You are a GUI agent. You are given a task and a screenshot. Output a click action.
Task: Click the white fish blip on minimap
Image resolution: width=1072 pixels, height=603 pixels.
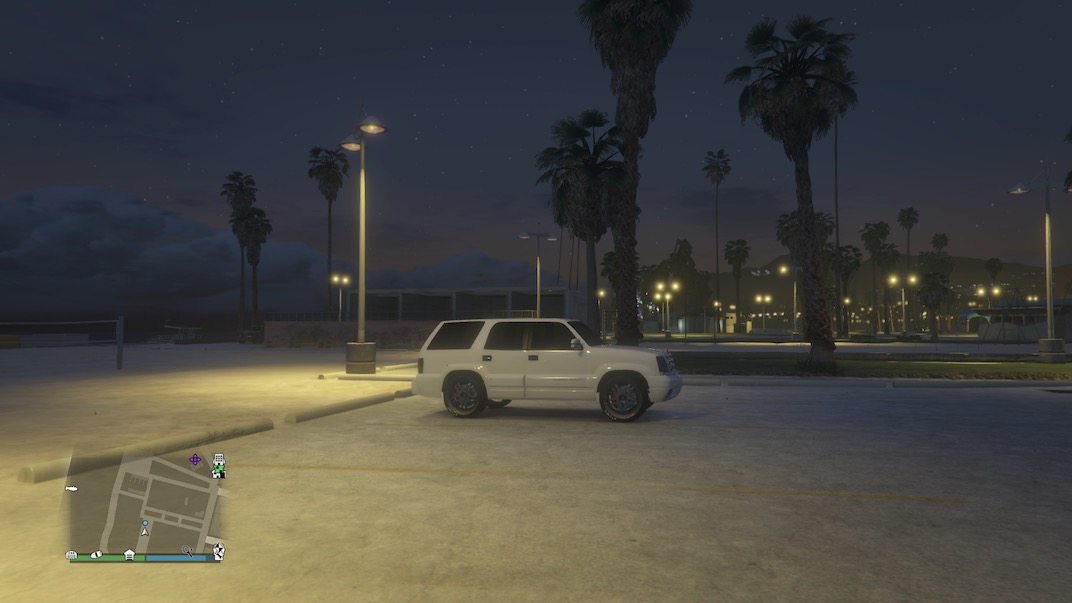tap(72, 489)
